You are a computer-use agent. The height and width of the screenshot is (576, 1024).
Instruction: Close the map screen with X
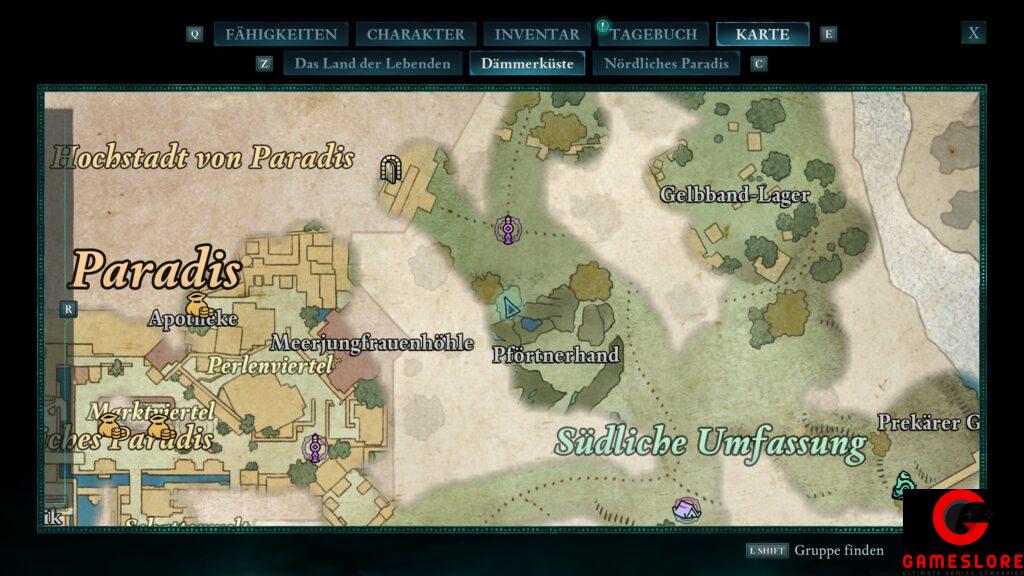[x=973, y=33]
